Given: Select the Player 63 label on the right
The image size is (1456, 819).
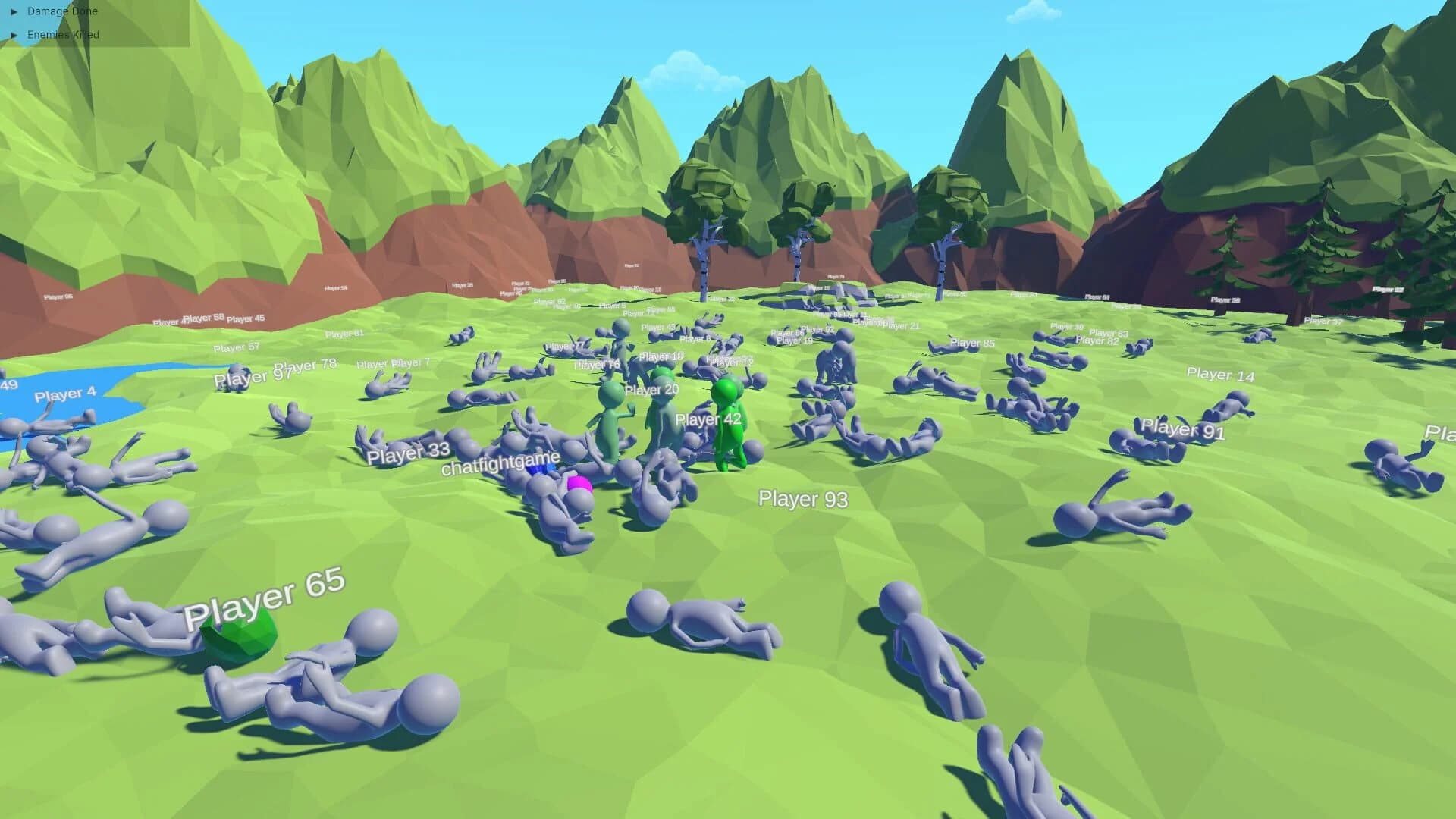Looking at the screenshot, I should tap(1108, 332).
